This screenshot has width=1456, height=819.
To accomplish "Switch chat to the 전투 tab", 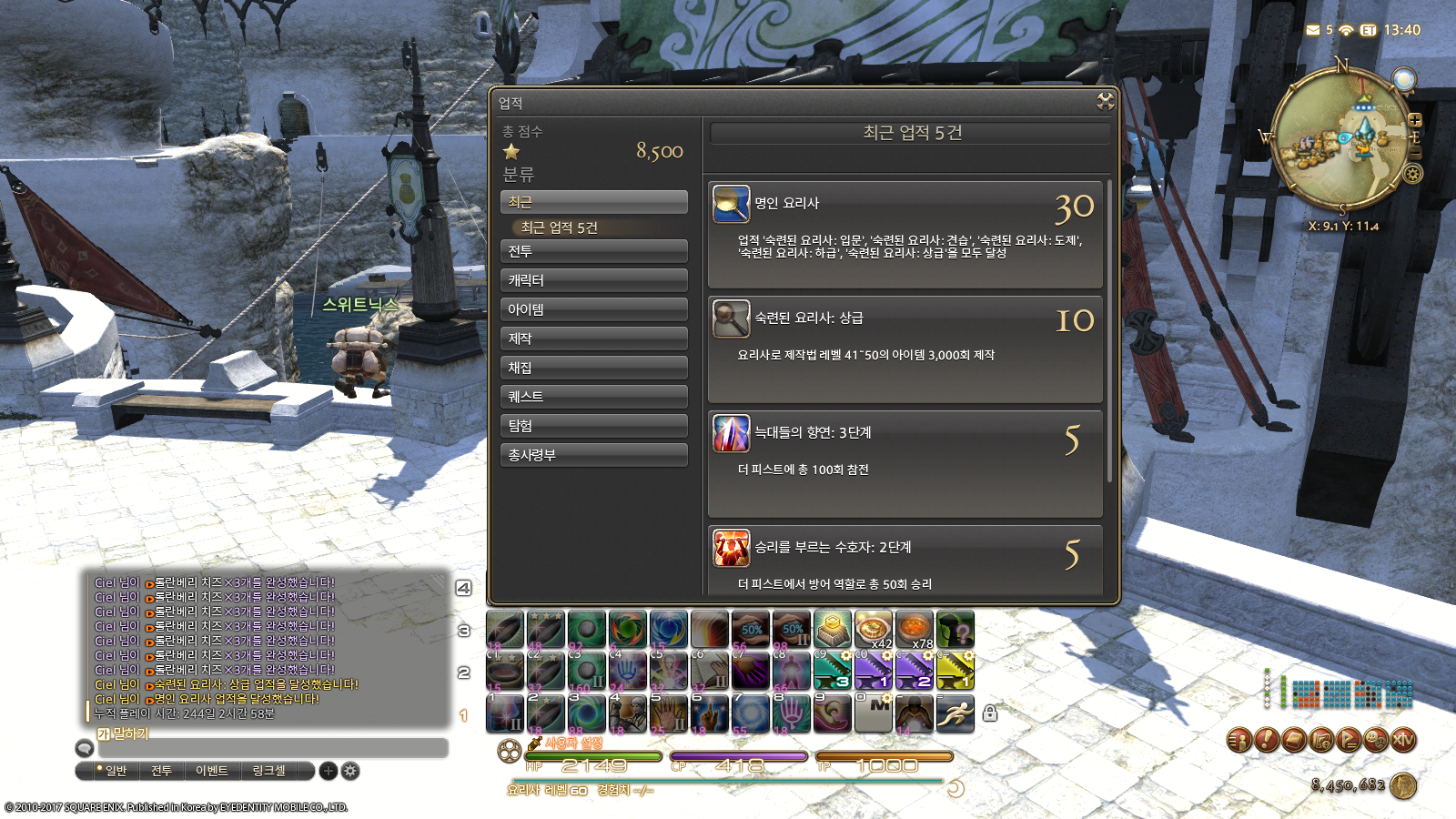I will [161, 771].
